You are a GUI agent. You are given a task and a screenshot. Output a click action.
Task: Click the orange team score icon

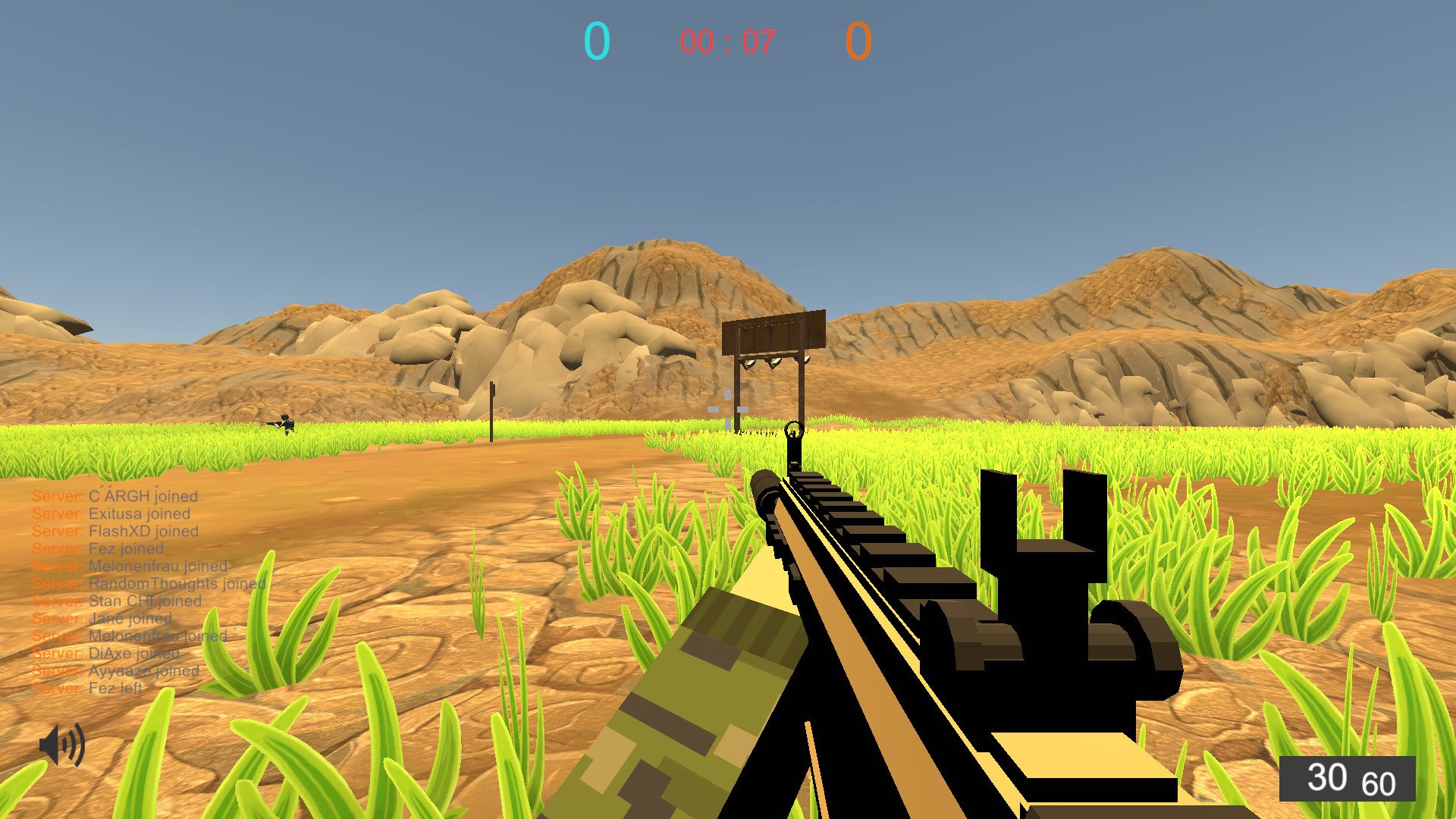tap(858, 39)
